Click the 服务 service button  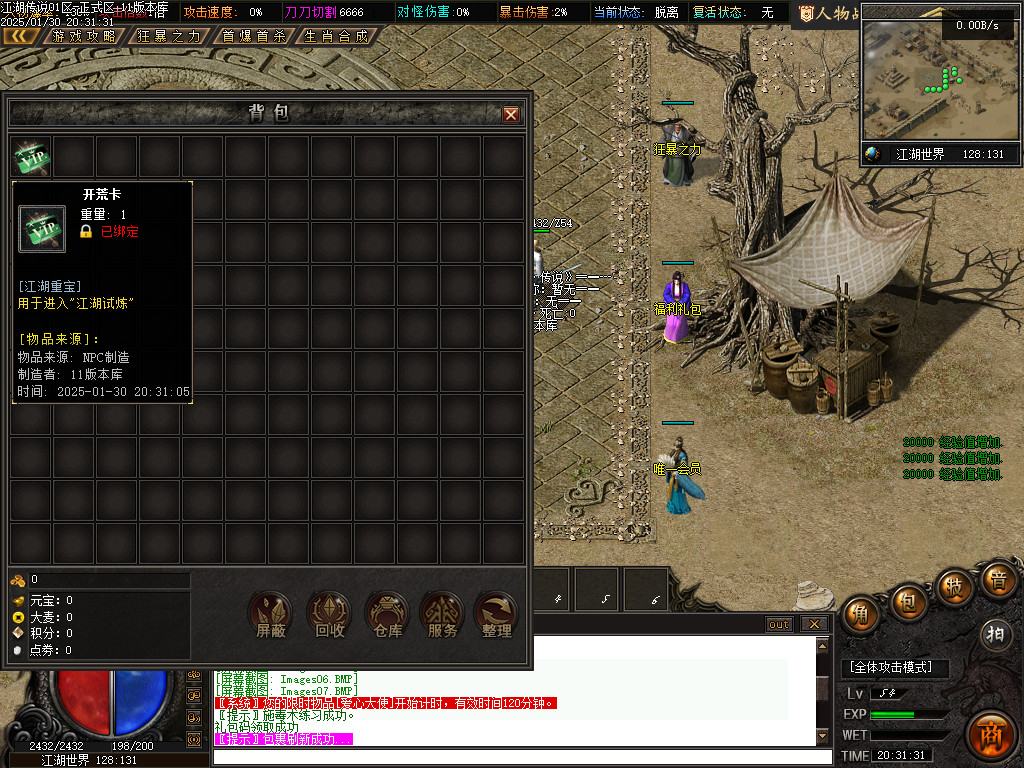pyautogui.click(x=442, y=615)
